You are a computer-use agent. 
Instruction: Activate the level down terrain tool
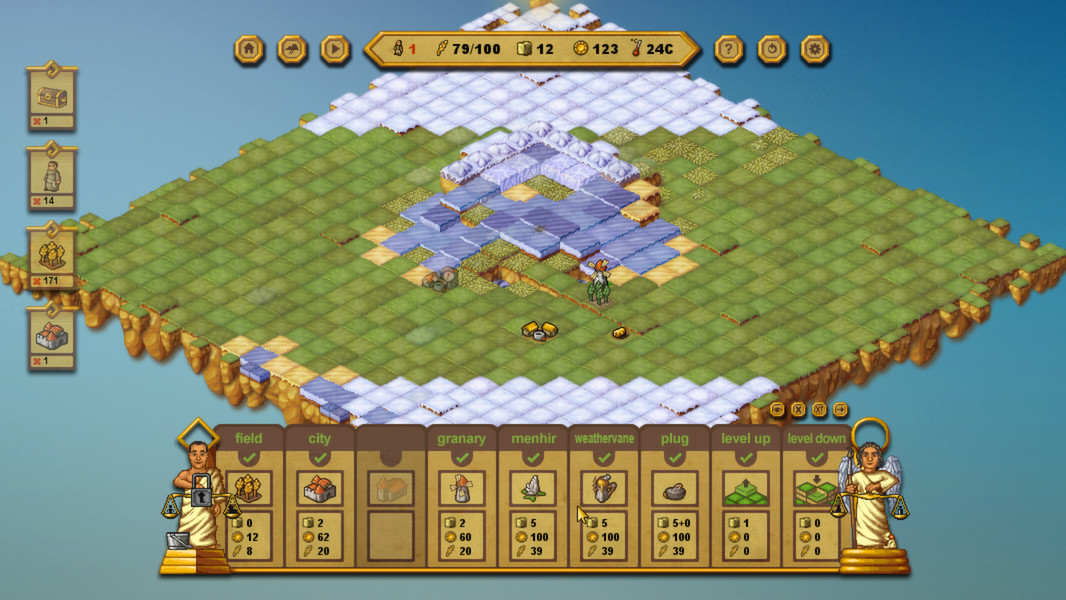[x=815, y=488]
